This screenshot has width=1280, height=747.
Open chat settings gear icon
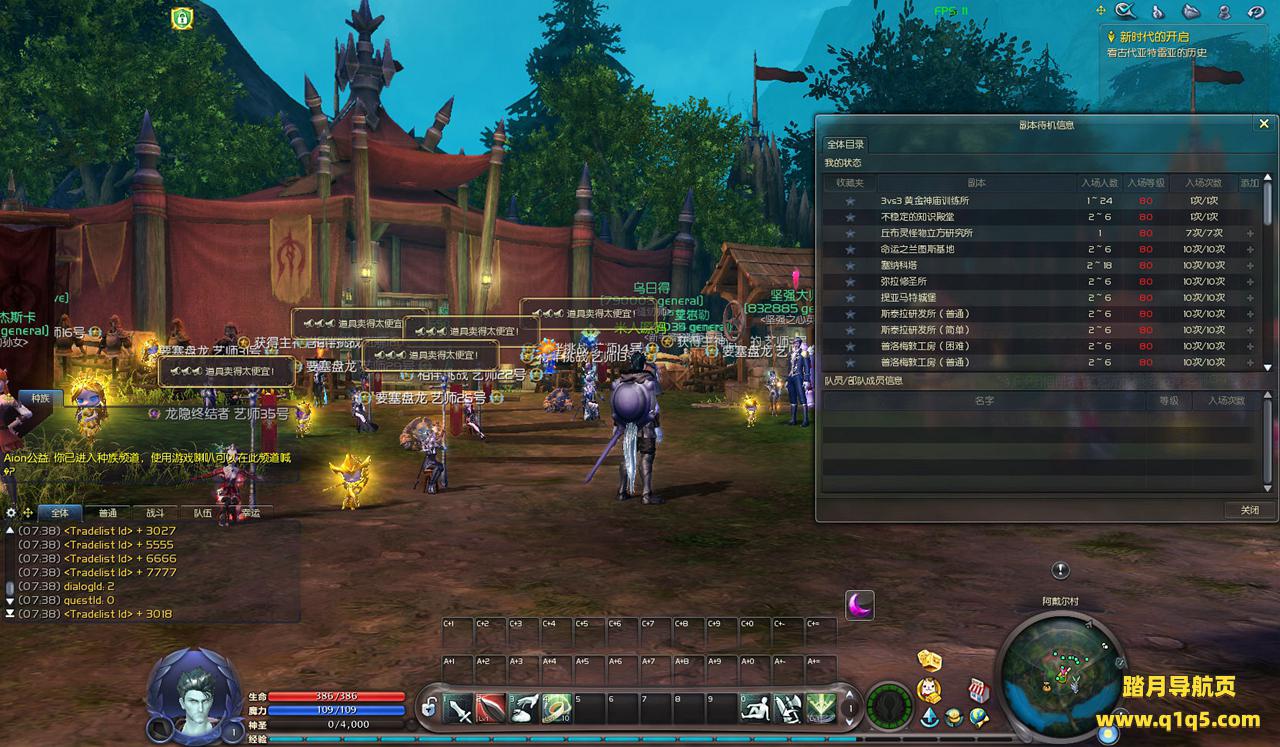12,513
